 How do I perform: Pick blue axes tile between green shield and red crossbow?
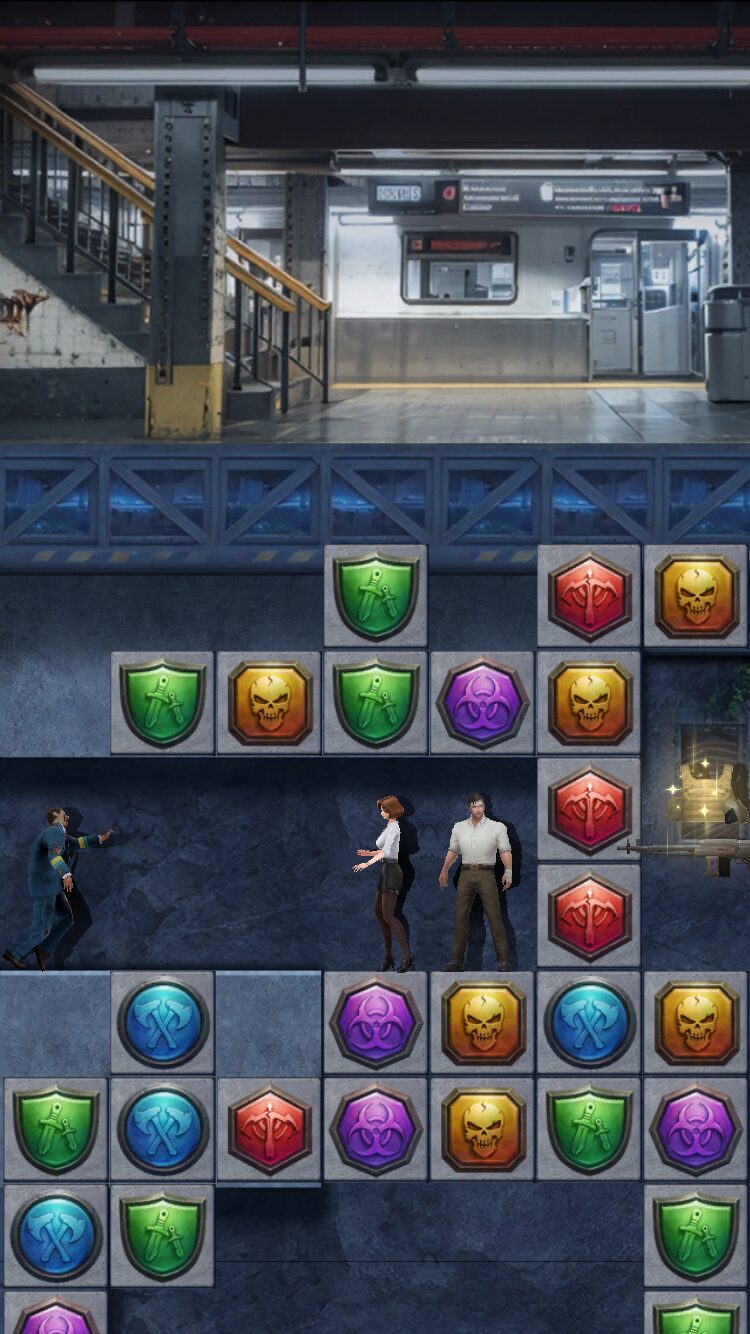tap(163, 1130)
